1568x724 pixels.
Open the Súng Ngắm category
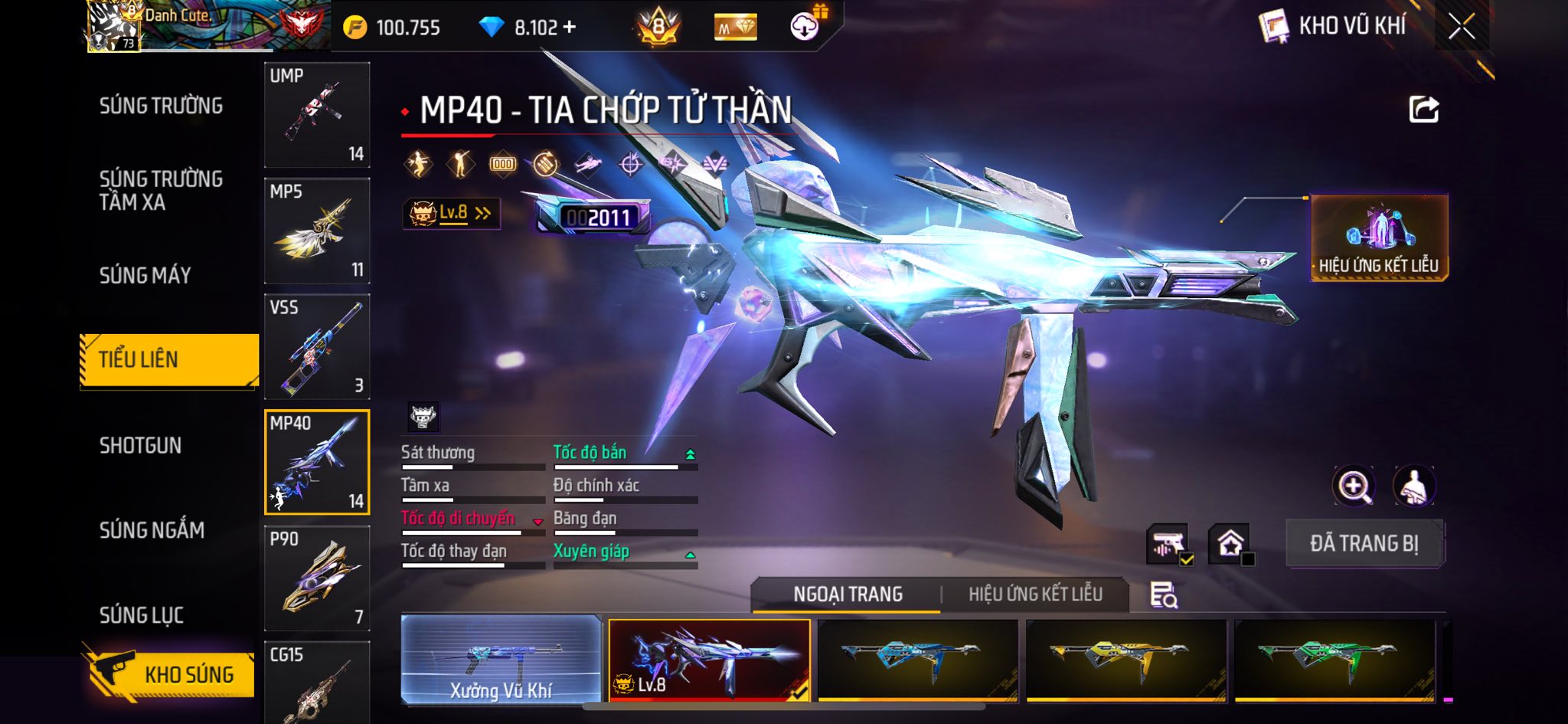152,529
